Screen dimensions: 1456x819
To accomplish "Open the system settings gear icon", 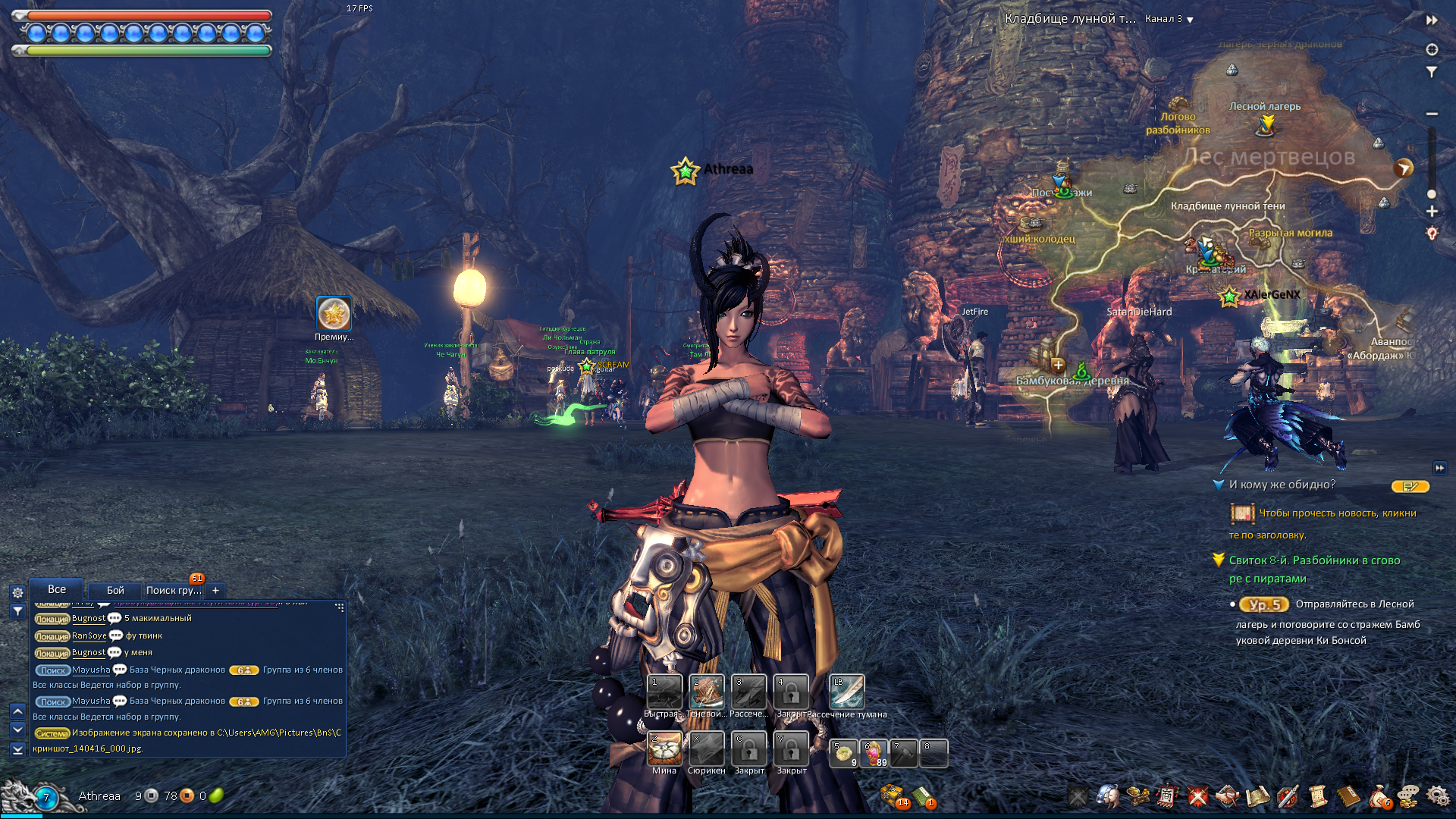I will (x=1437, y=795).
